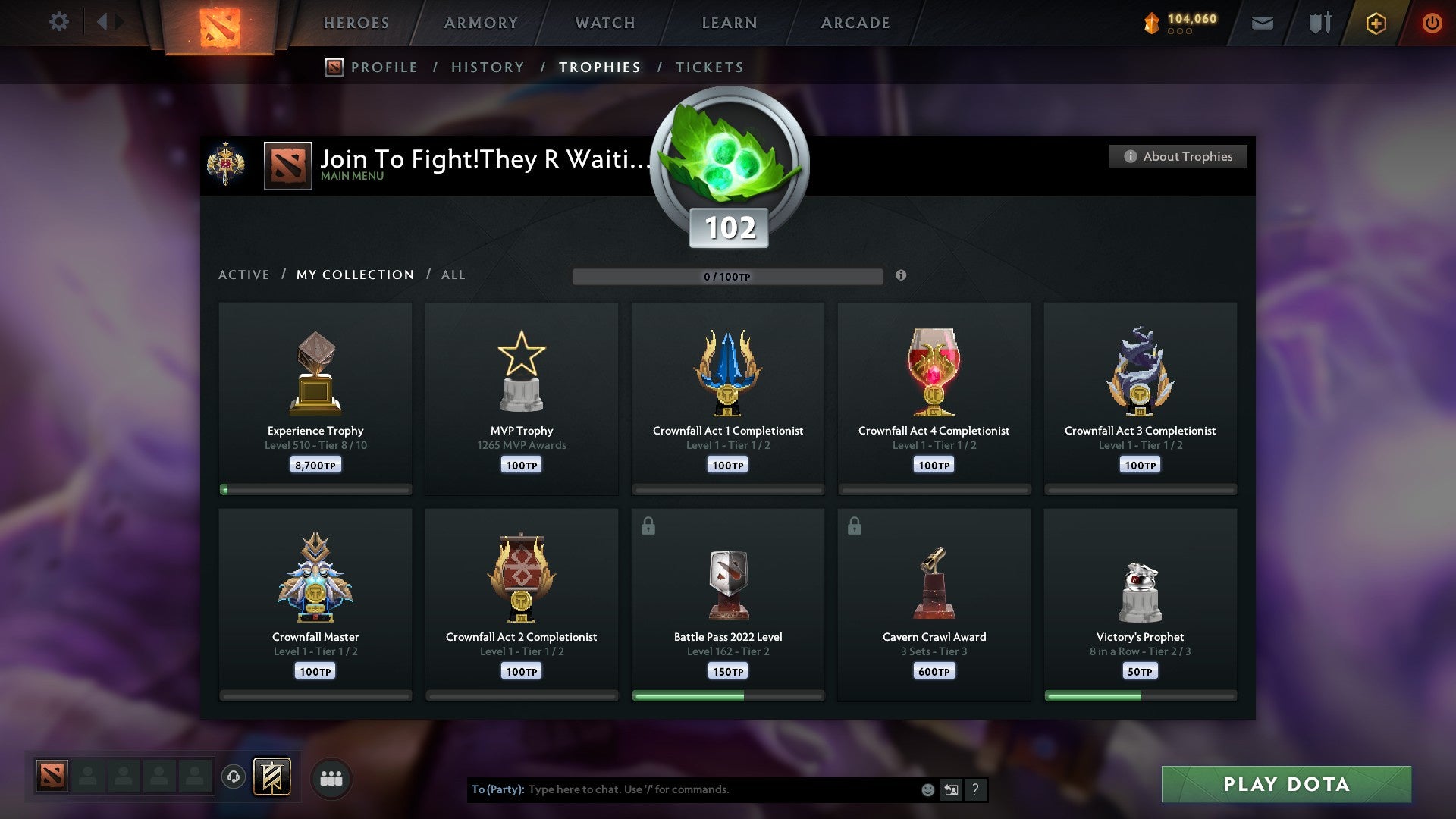1456x819 pixels.
Task: Click the friends list icon at bottom
Action: click(x=331, y=777)
